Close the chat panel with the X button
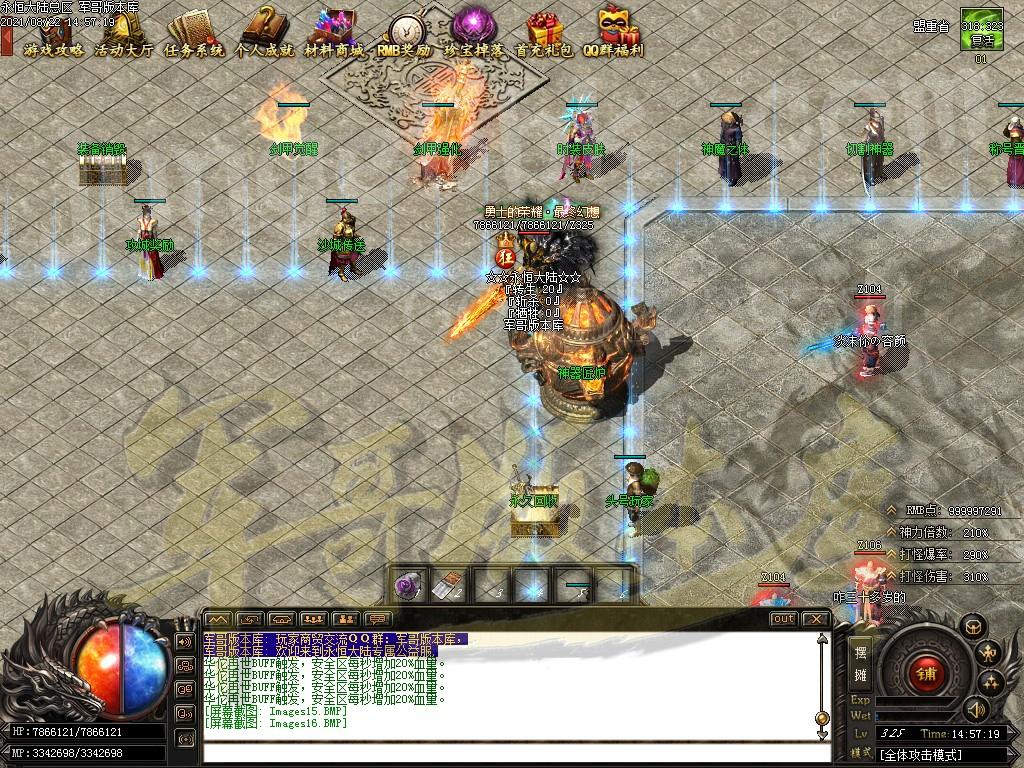 [x=816, y=619]
